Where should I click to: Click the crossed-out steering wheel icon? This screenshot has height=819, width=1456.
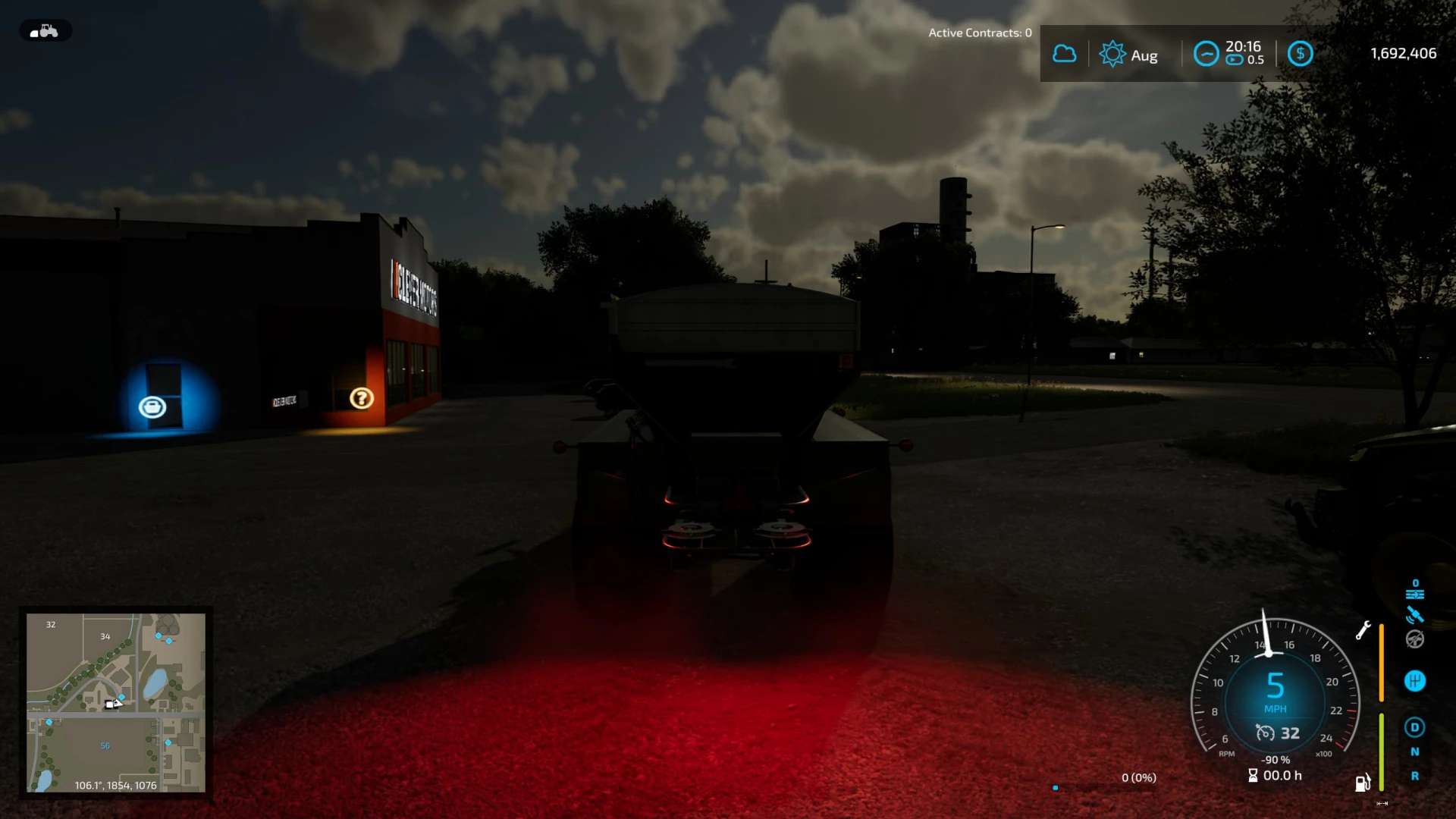(1414, 639)
